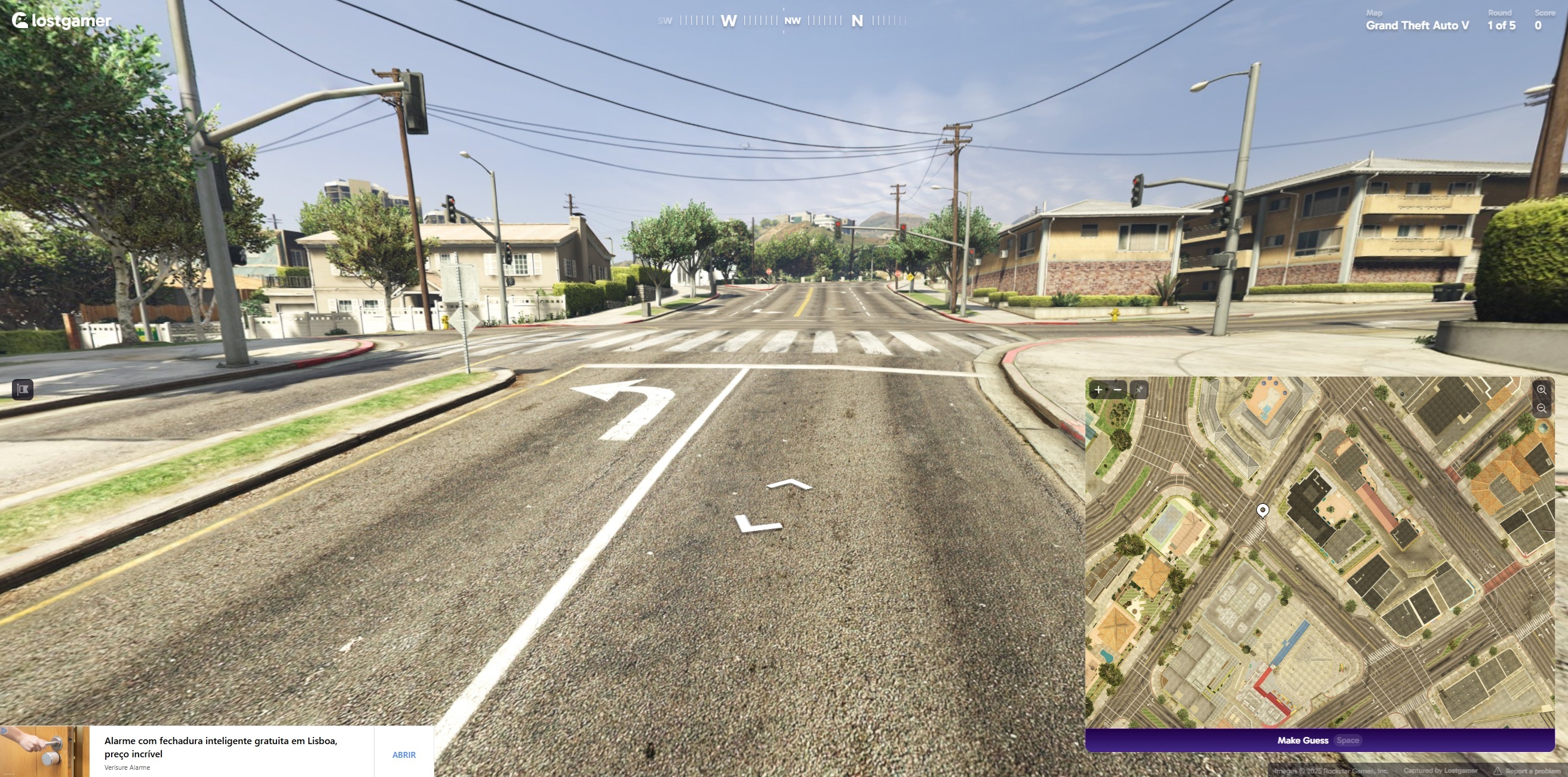Return to start via the flag button

[23, 389]
